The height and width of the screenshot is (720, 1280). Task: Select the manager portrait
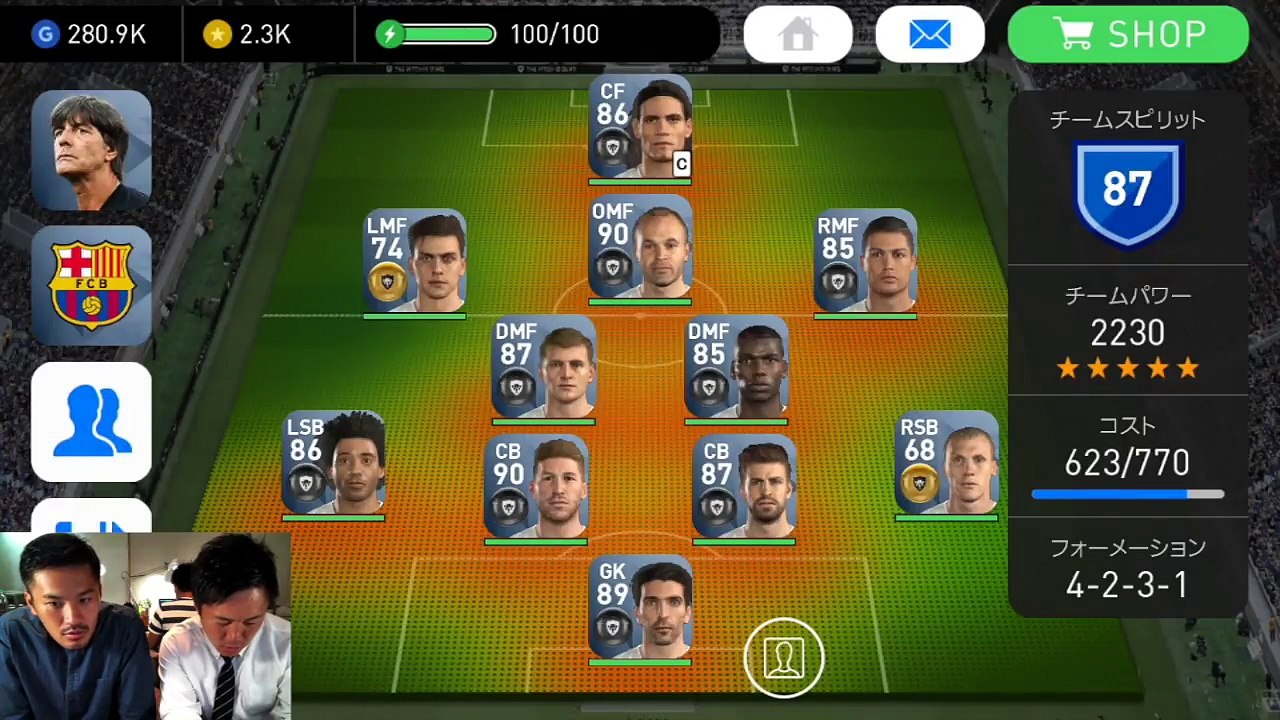[x=91, y=150]
